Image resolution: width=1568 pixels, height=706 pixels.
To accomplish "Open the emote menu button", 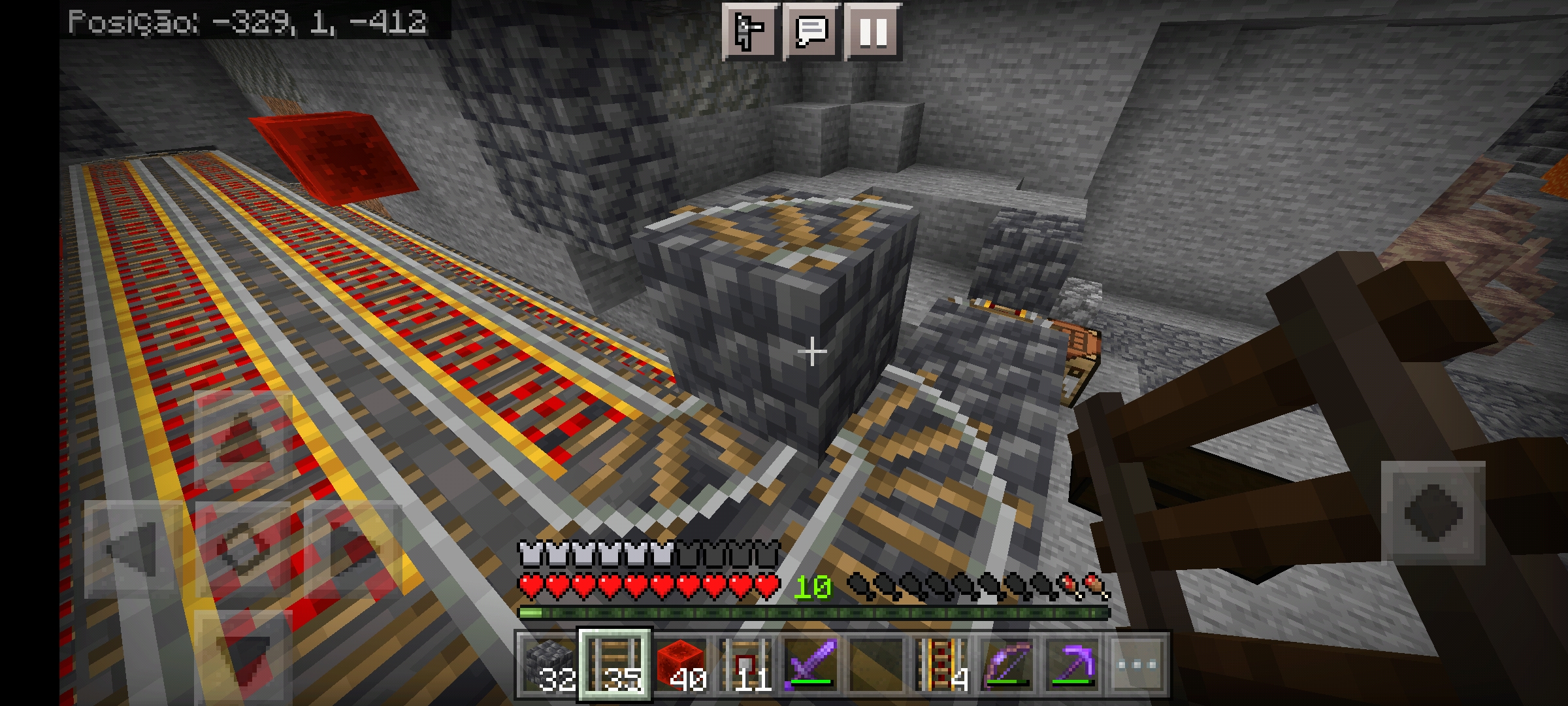I will (x=750, y=31).
